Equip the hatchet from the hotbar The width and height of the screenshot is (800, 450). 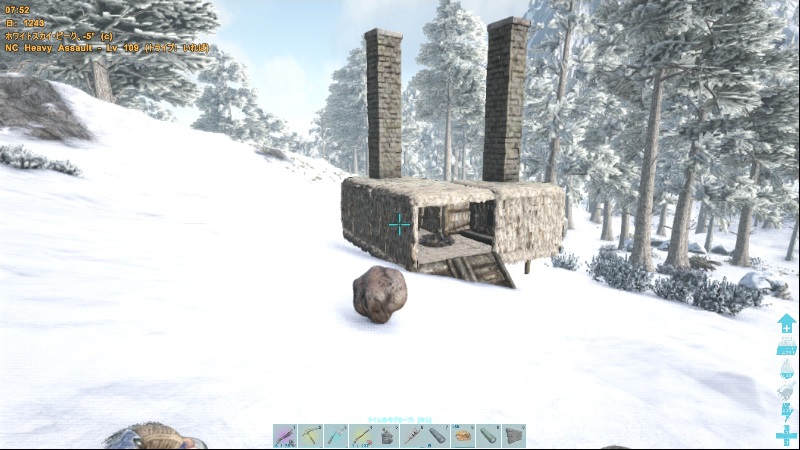336,436
